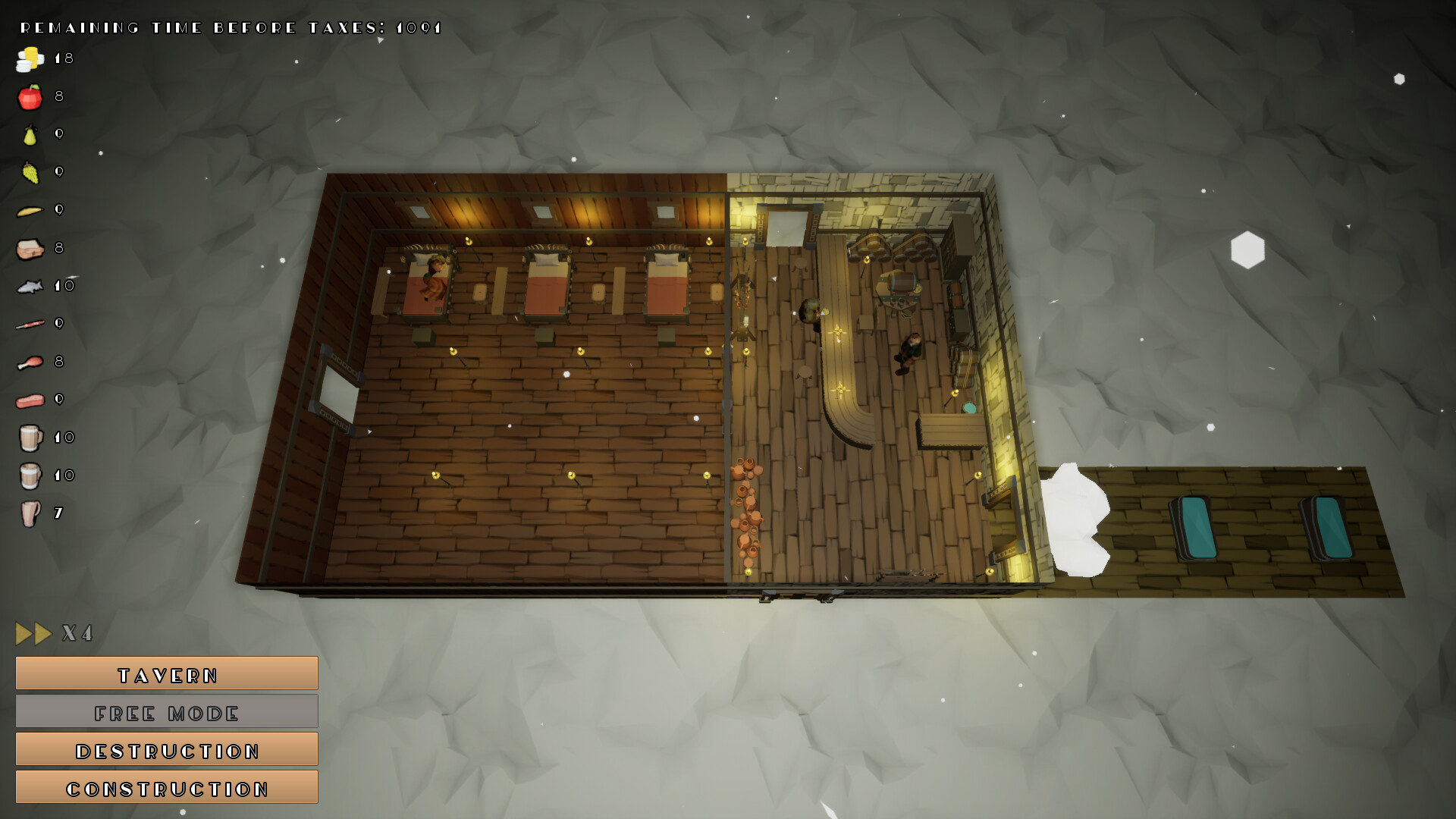1456x819 pixels.
Task: Click the remaining time before taxes counter
Action: click(x=227, y=27)
